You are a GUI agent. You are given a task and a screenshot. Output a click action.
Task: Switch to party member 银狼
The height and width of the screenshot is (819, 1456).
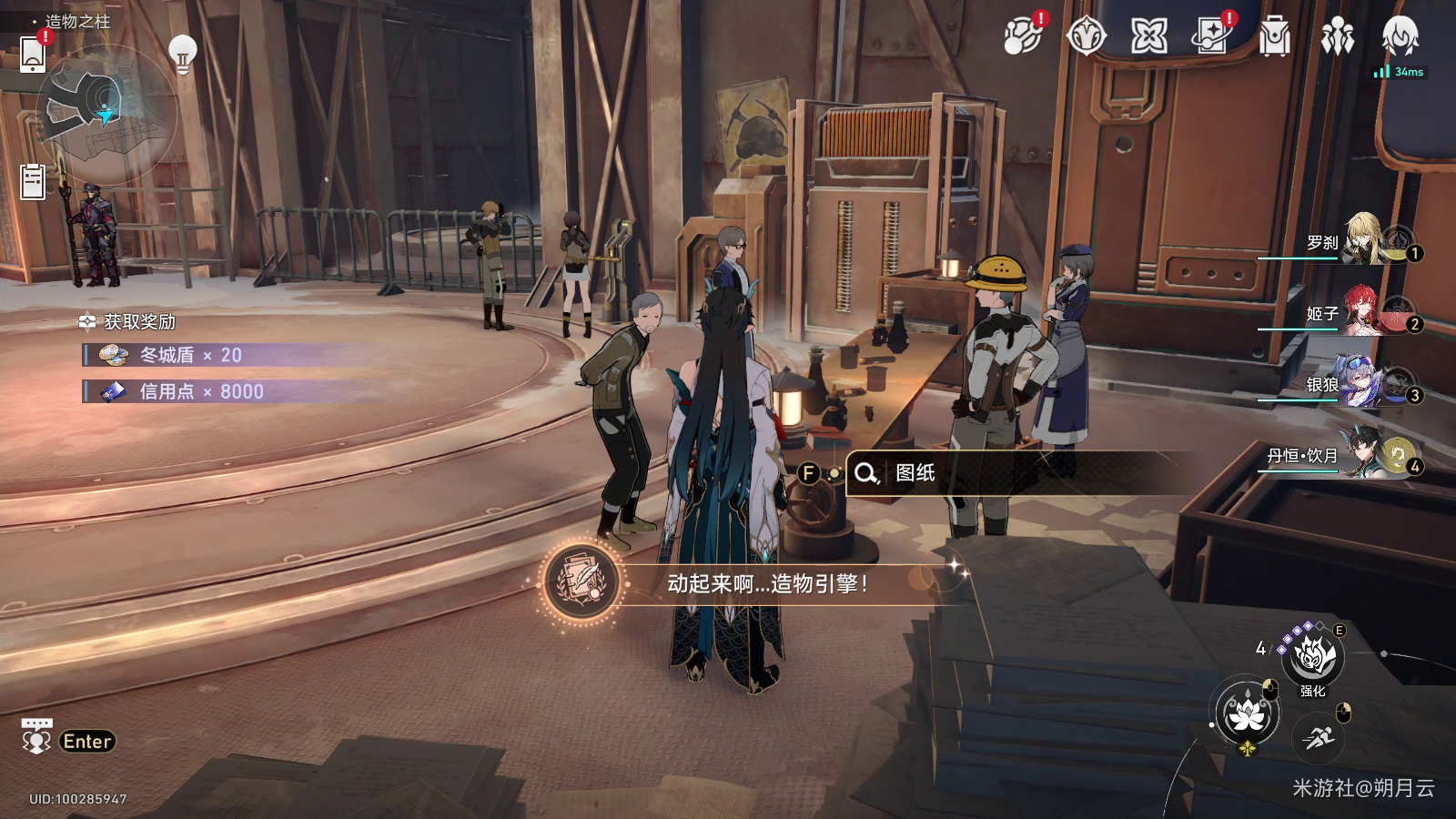point(1365,382)
